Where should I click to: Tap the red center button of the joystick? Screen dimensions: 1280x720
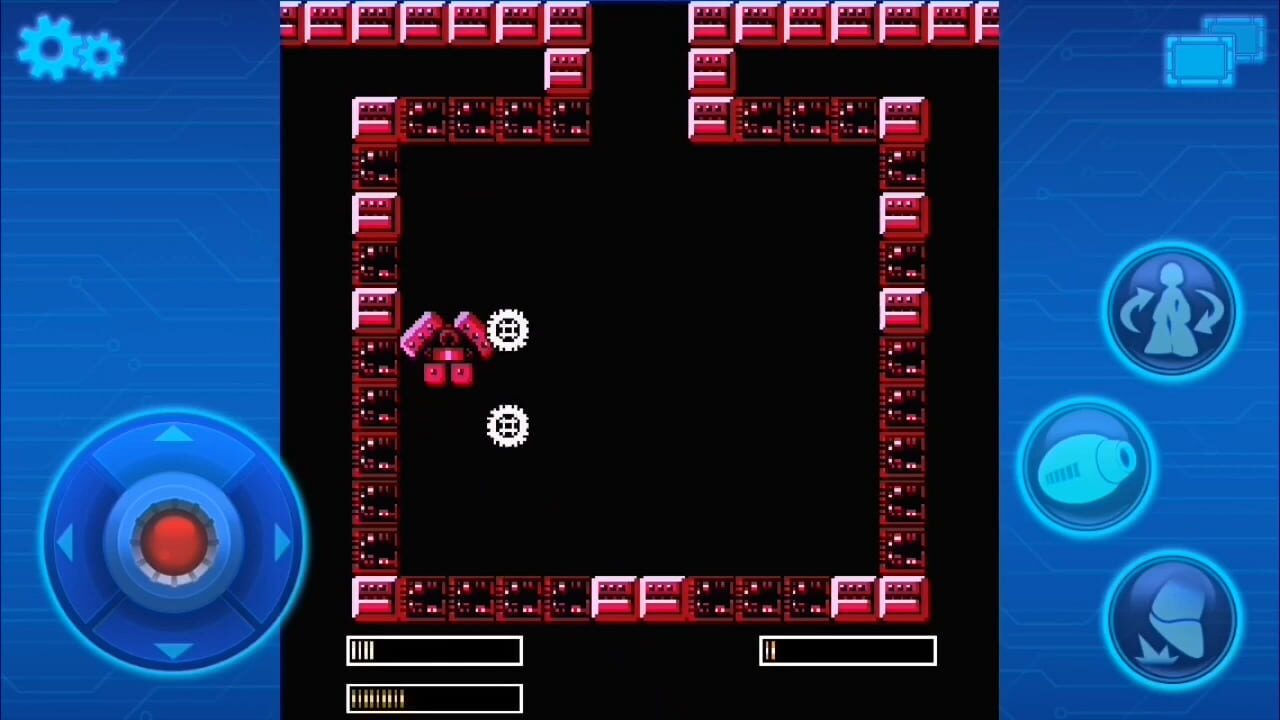[172, 540]
